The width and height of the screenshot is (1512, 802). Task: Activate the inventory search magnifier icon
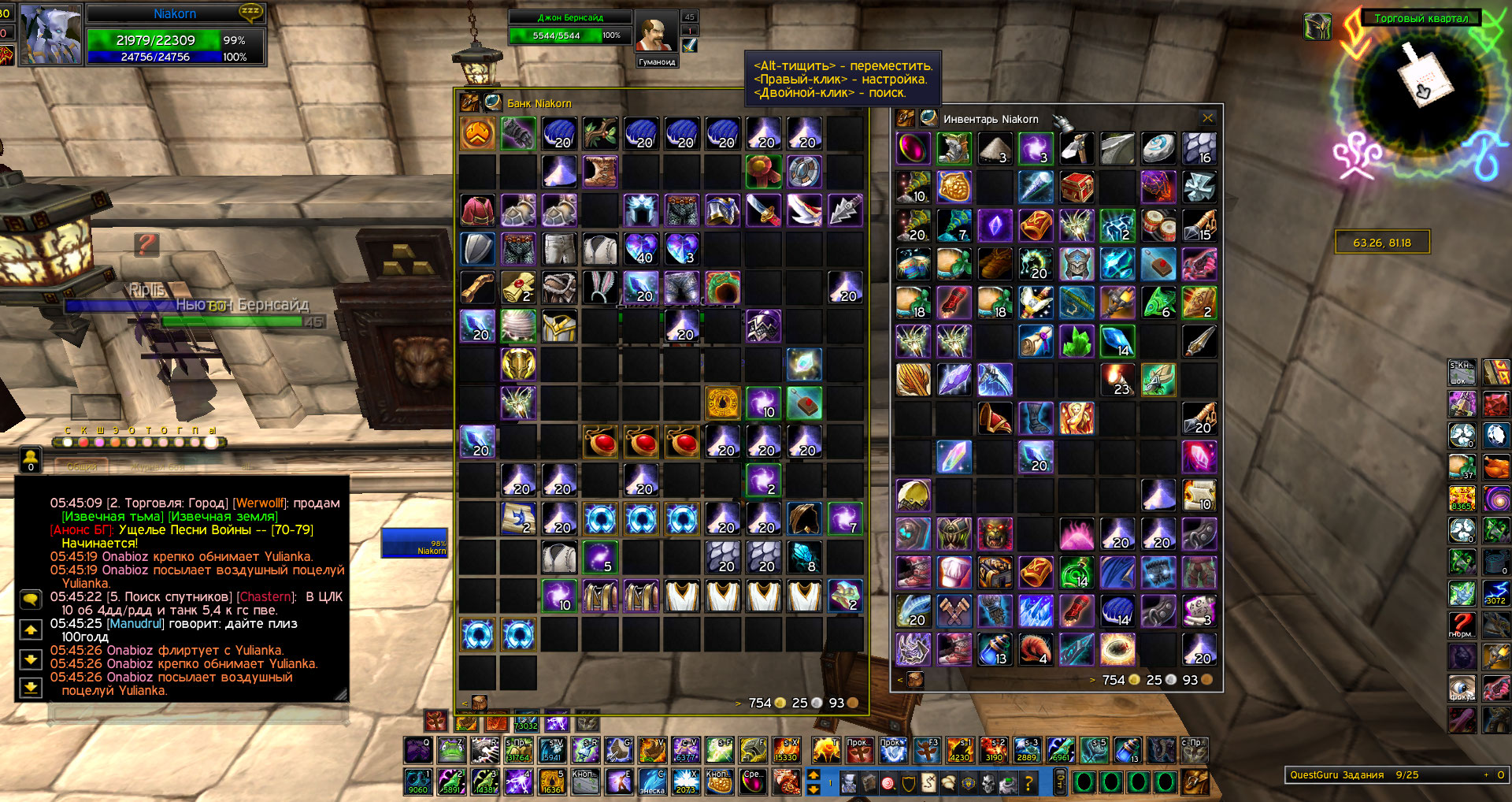coord(928,119)
